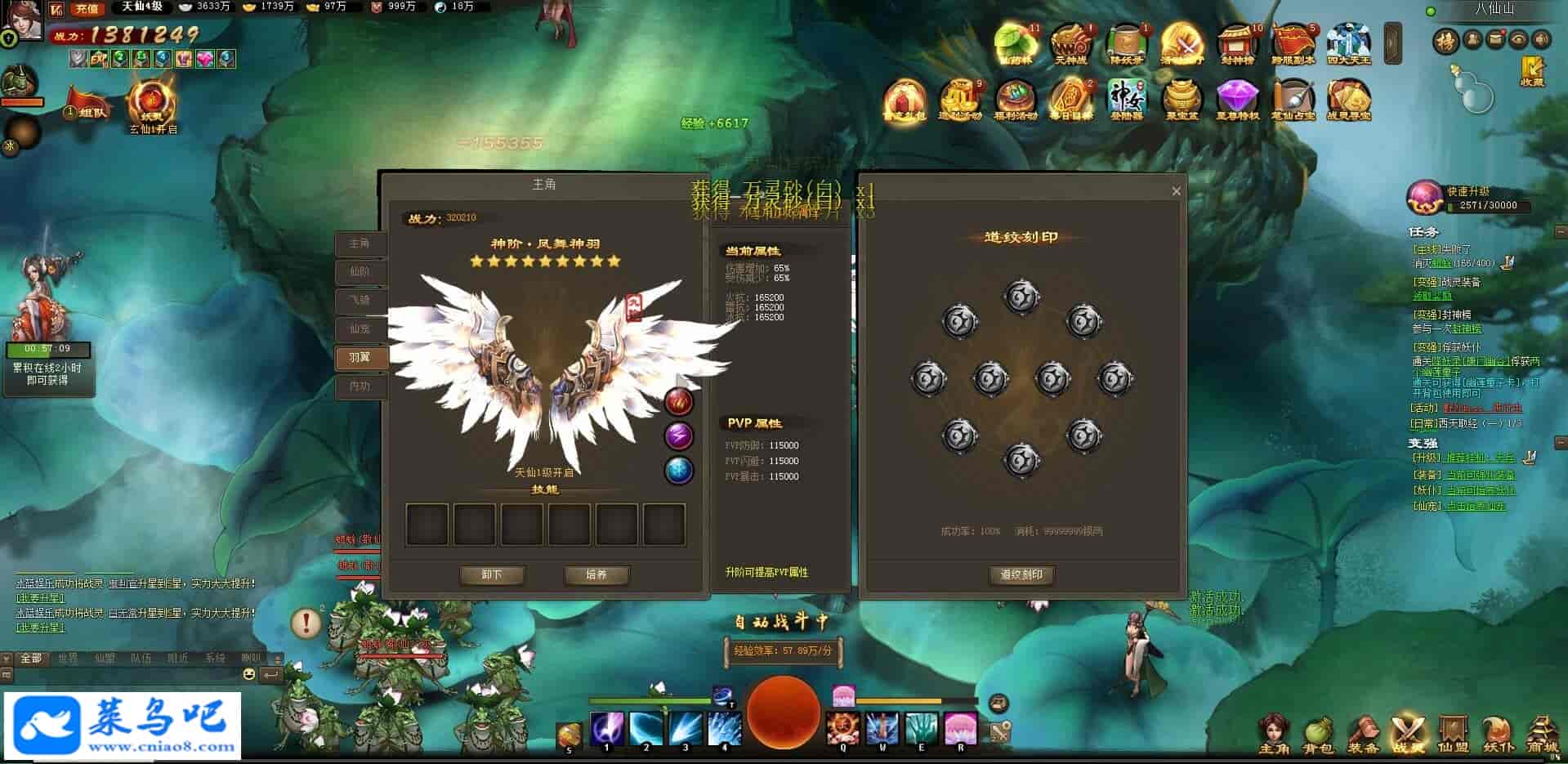Select the 全部 chat channel tab
Viewport: 1568px width, 764px height.
click(31, 658)
